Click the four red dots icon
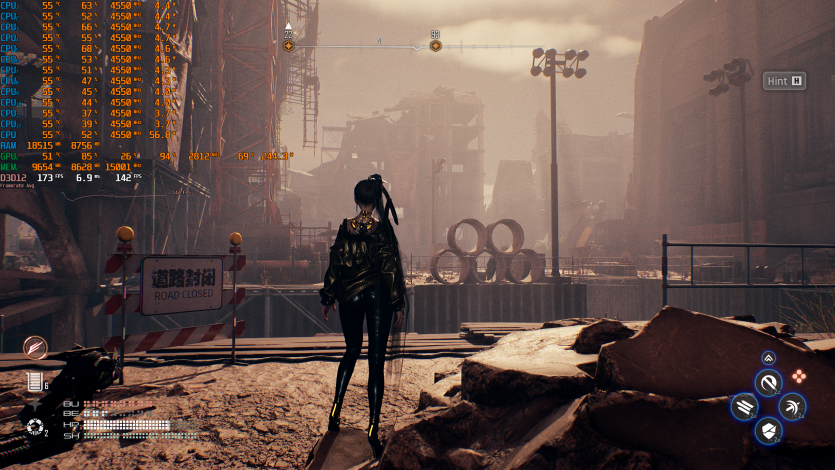 pos(799,377)
